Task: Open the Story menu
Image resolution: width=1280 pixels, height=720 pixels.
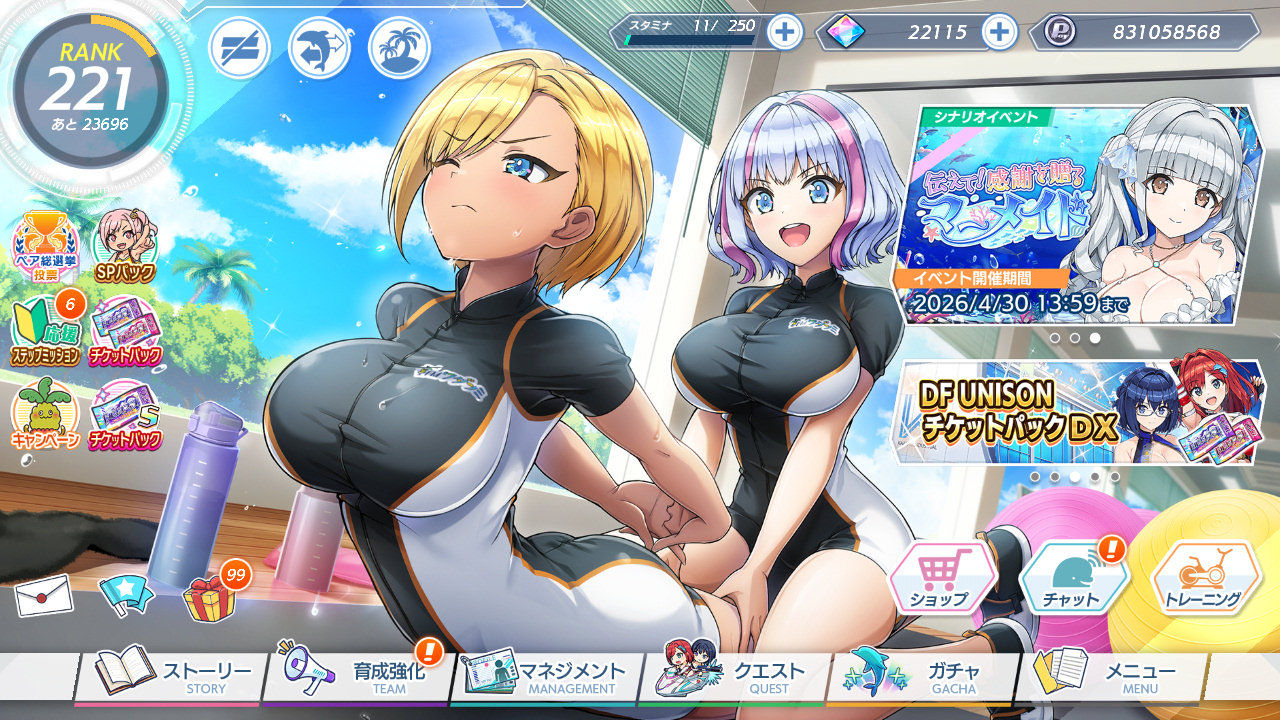Action: (170, 676)
